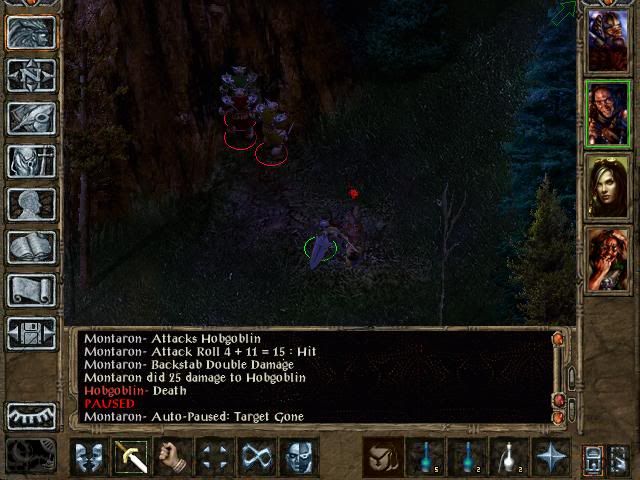Viewport: 640px width, 480px height.
Task: Select the sword weapon slot
Action: point(130,457)
